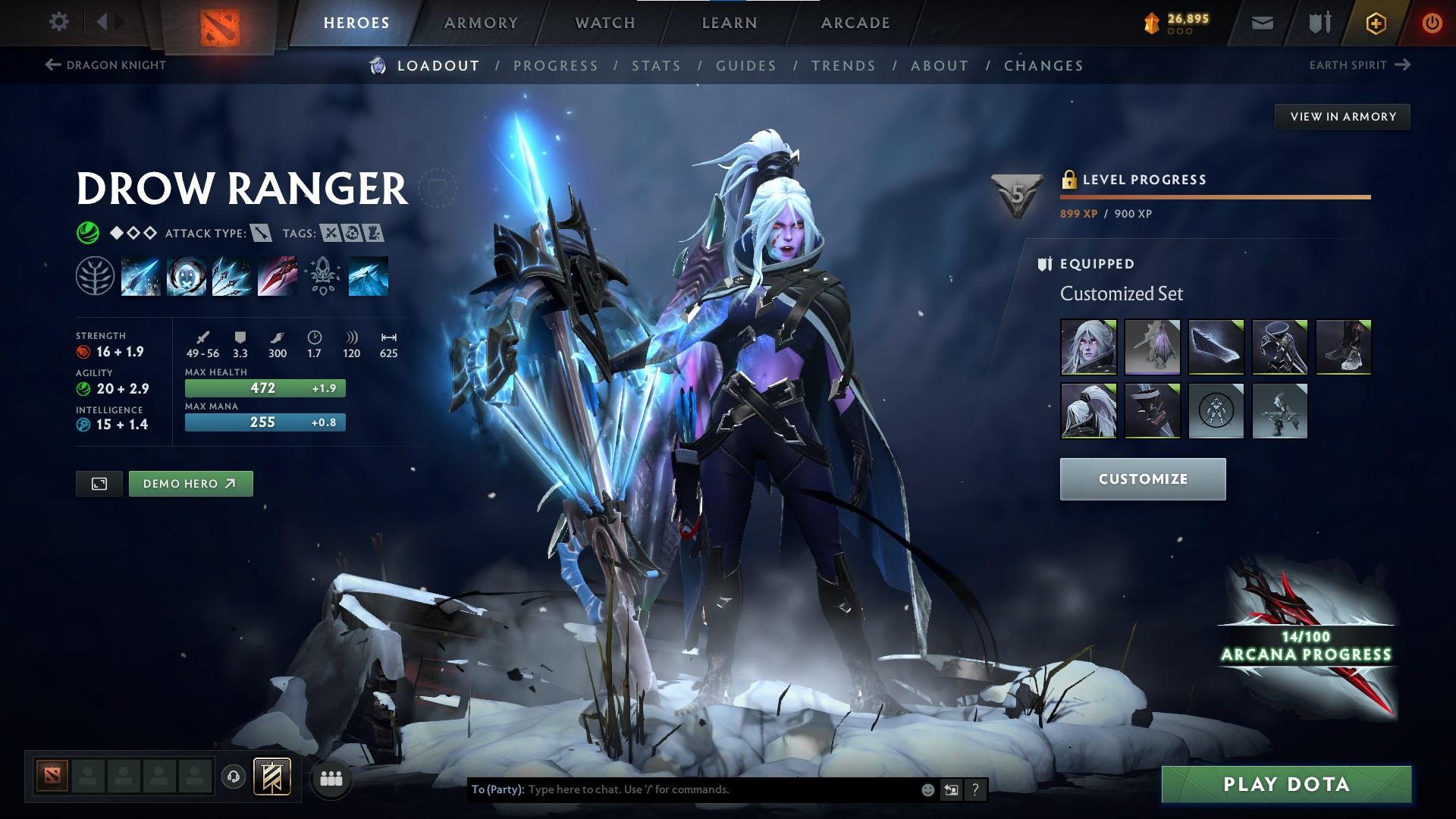Select the Frost Arrows ability icon
This screenshot has width=1456, height=819.
coord(140,276)
